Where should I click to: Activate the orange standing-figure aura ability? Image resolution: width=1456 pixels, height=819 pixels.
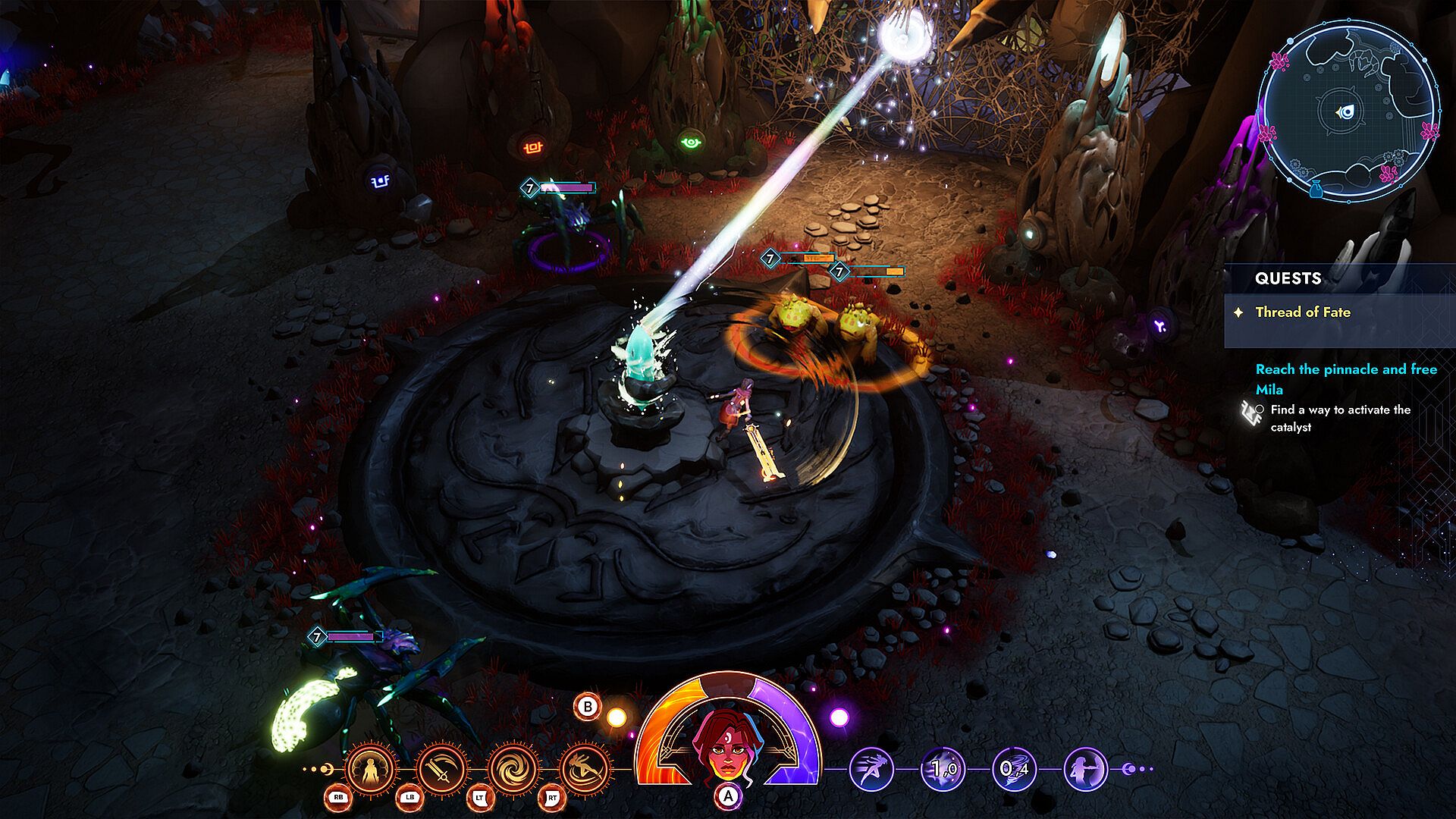click(x=371, y=769)
